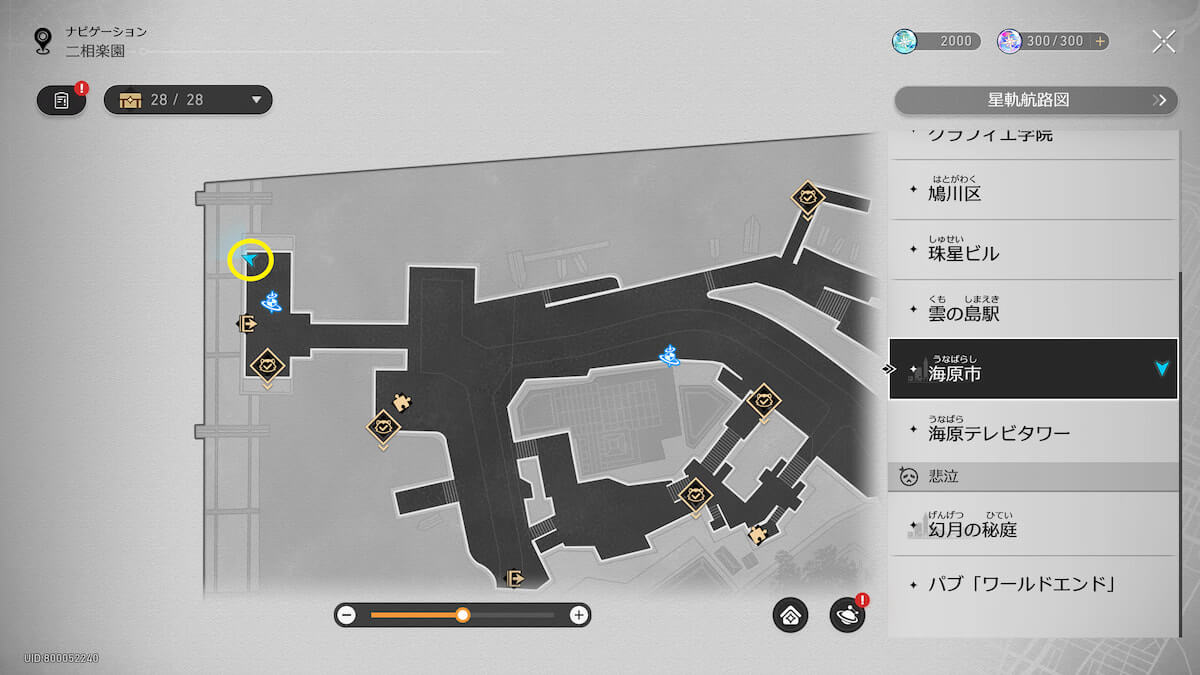Add Trailblaze Power with the plus button

point(1100,41)
